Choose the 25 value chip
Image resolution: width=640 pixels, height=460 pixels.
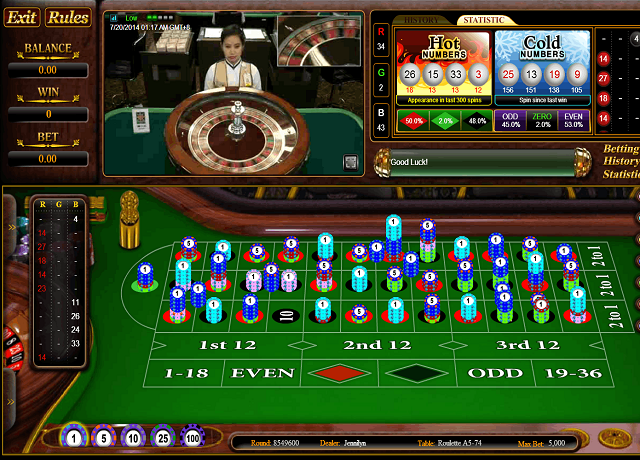point(162,437)
